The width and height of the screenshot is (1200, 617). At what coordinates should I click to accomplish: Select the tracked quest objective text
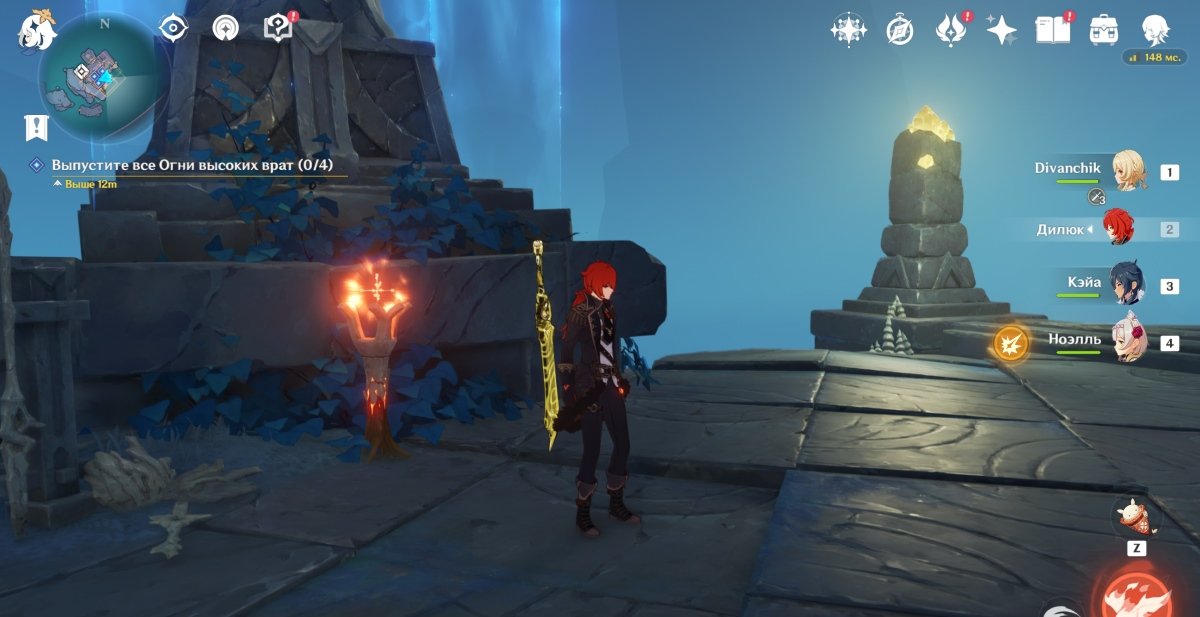192,165
